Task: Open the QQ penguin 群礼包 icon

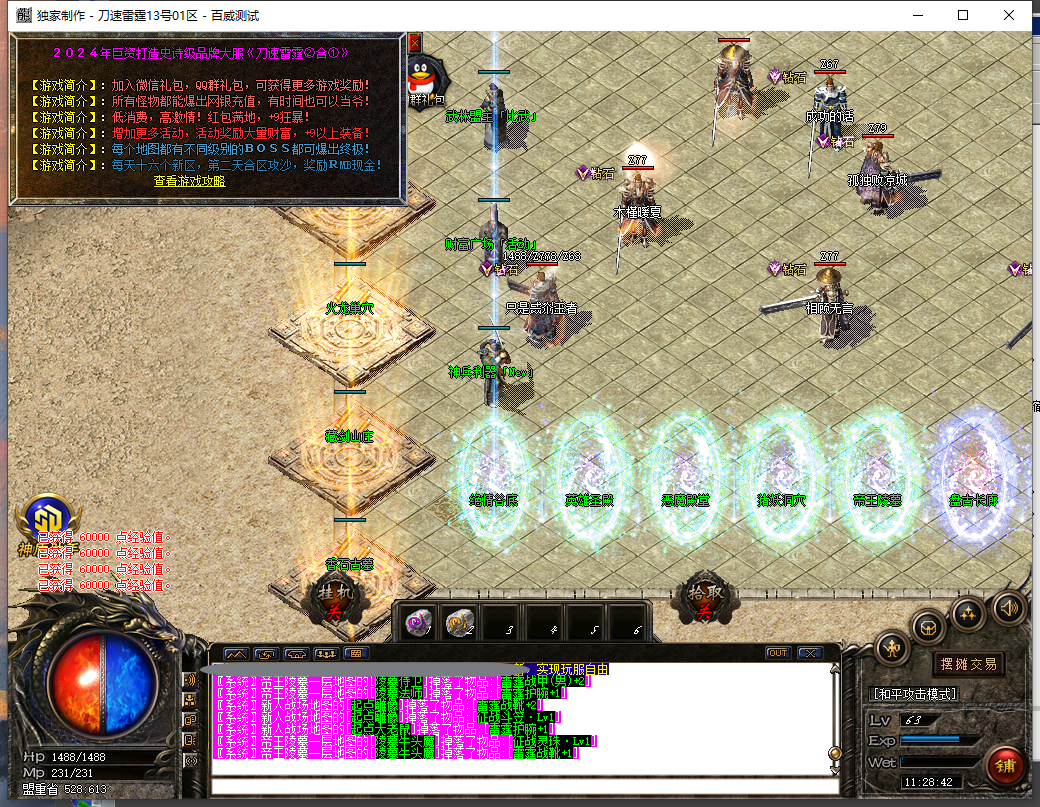Action: (x=425, y=77)
